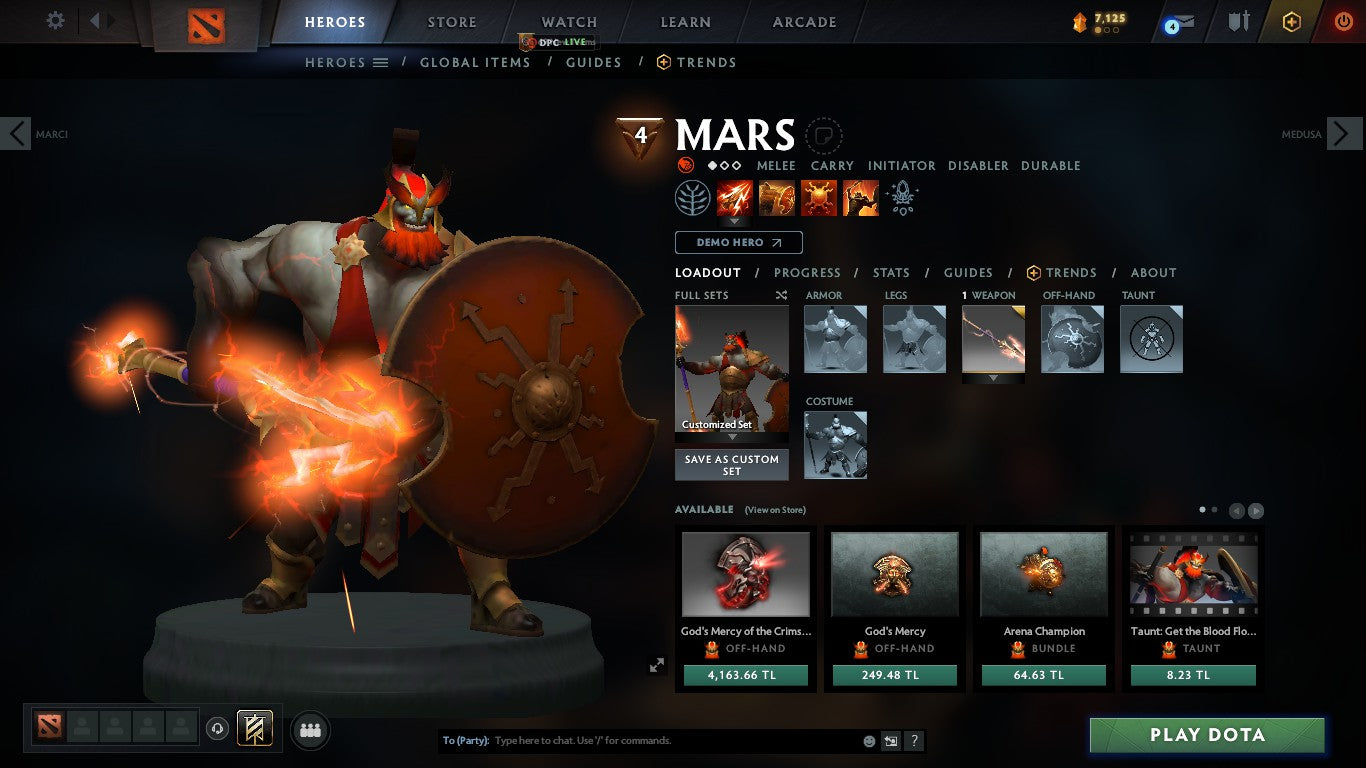Click the Bulwark ability icon

click(x=818, y=197)
